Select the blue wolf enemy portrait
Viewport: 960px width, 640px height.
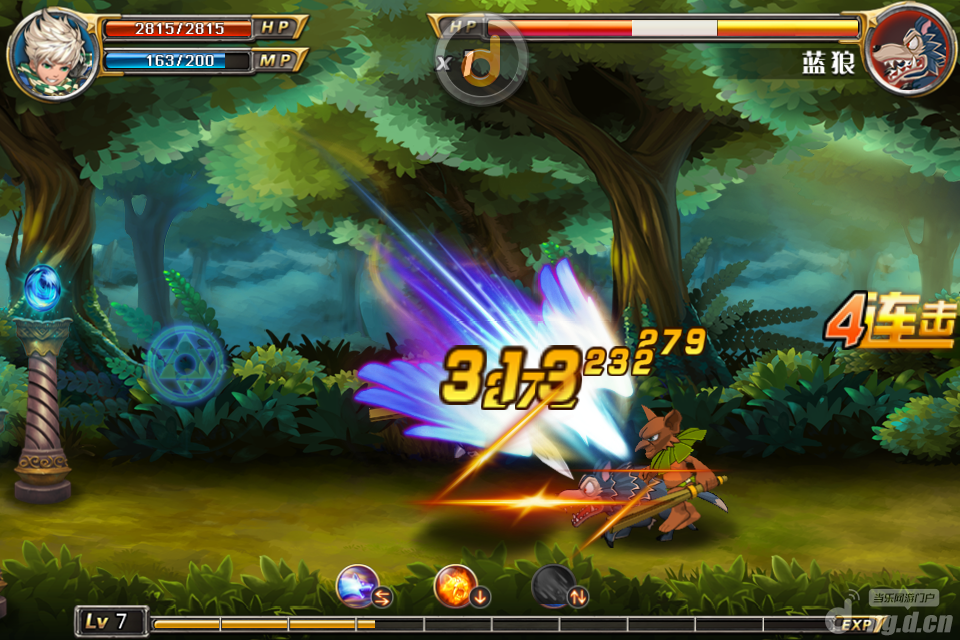coord(908,48)
